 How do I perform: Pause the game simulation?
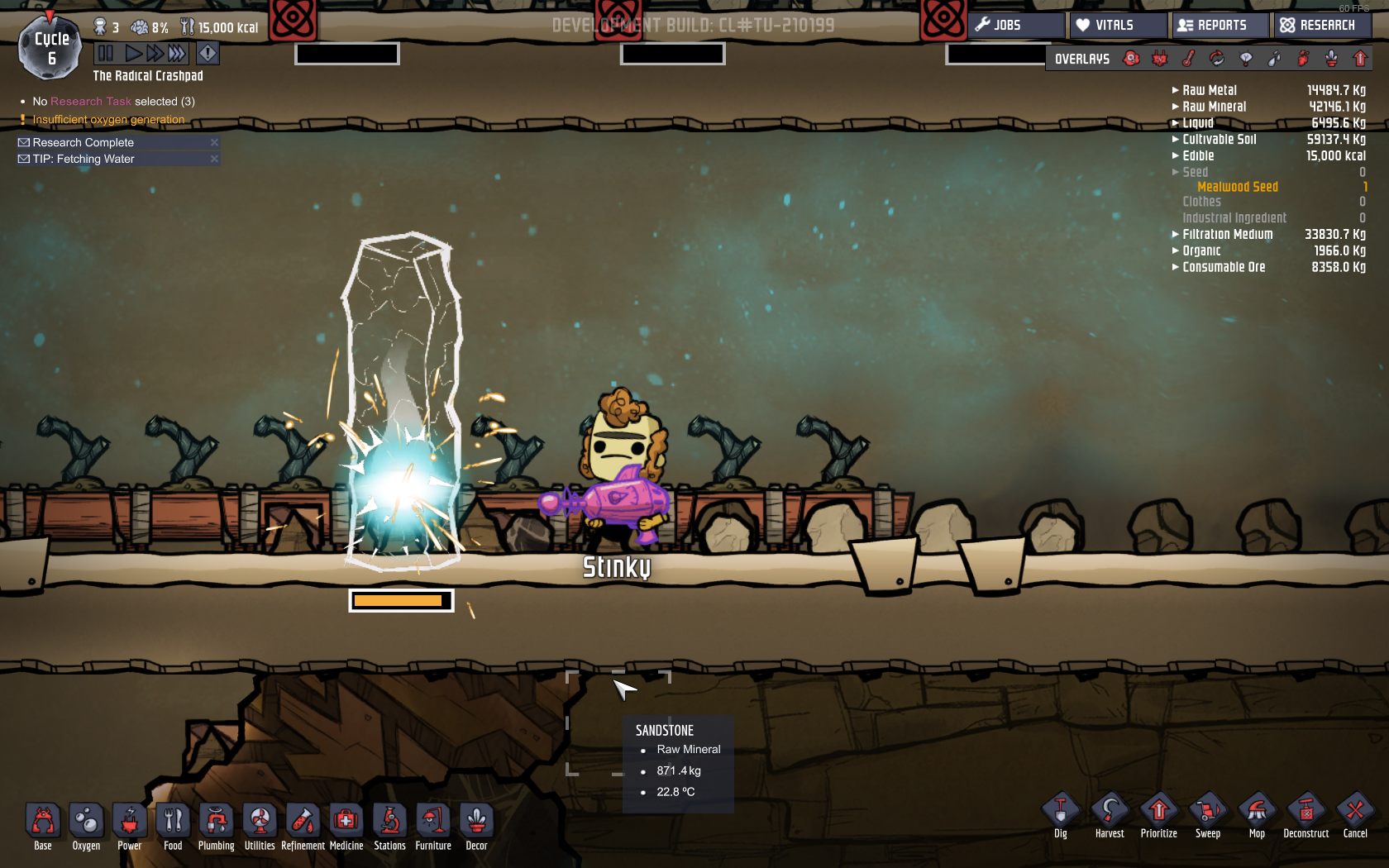[x=106, y=54]
